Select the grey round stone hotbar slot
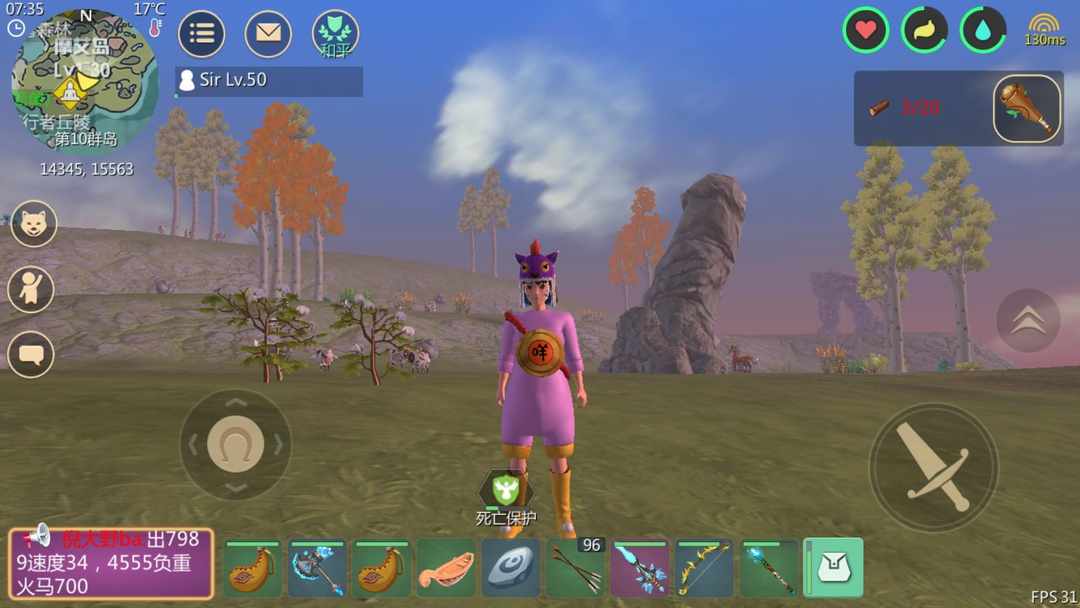1080x608 pixels. pyautogui.click(x=511, y=569)
